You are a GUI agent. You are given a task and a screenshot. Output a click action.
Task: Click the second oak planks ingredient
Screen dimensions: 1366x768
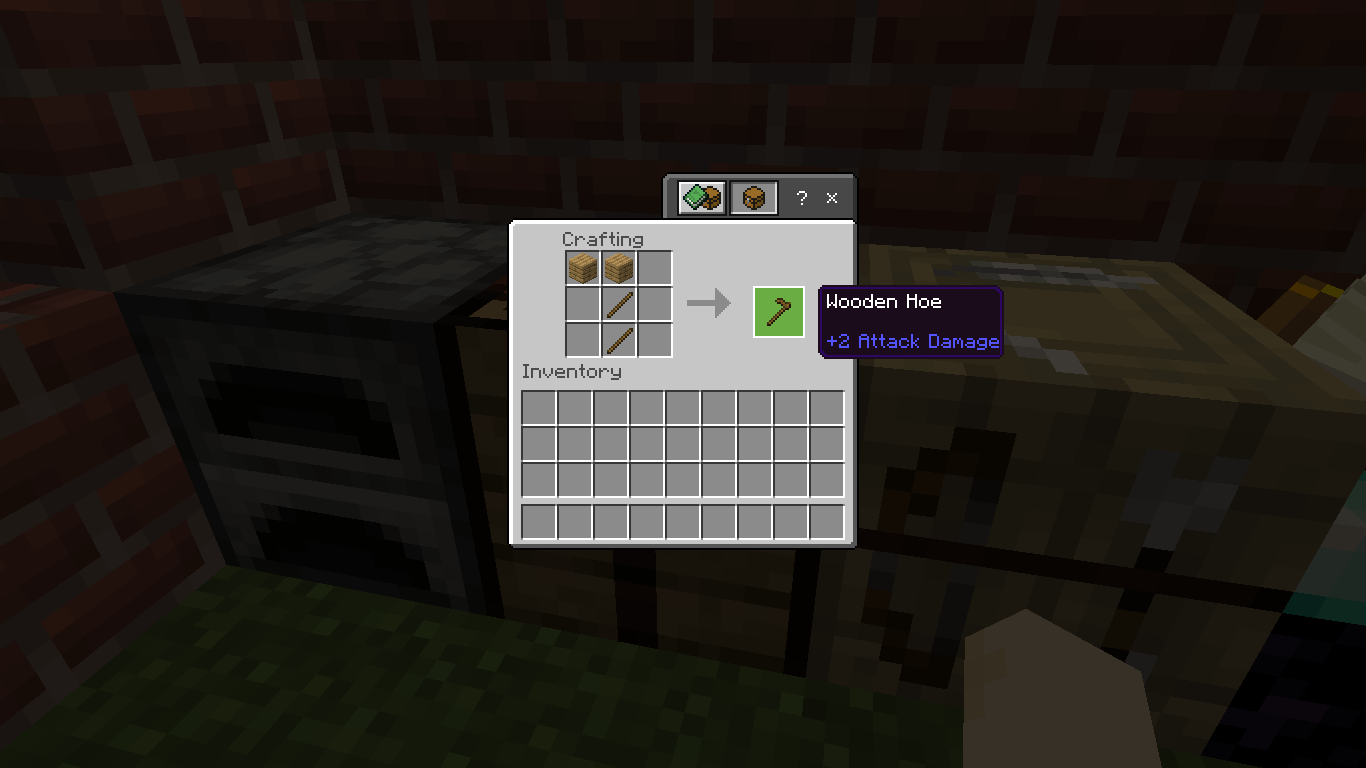[619, 267]
